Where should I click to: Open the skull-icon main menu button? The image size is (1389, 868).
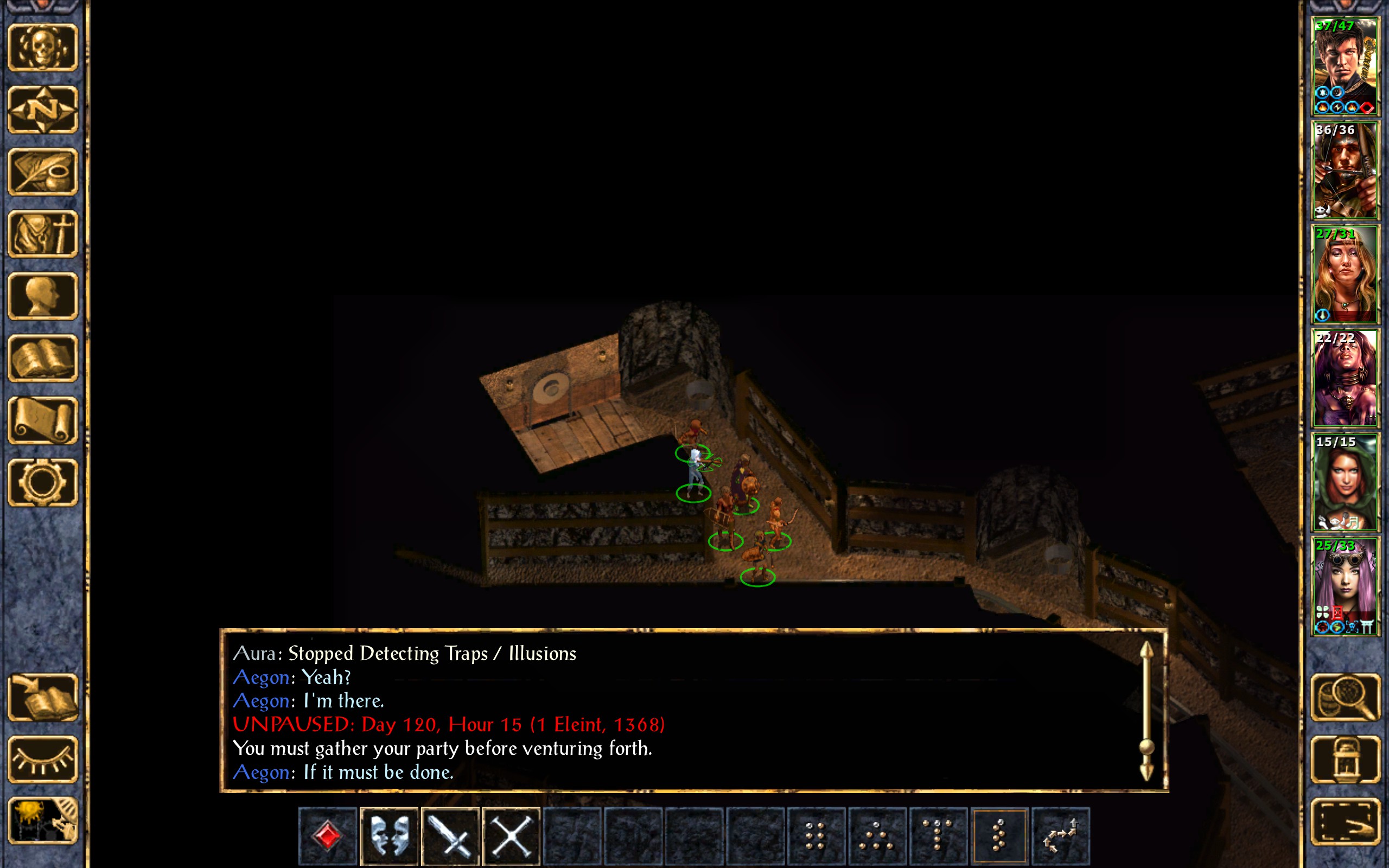[x=43, y=48]
